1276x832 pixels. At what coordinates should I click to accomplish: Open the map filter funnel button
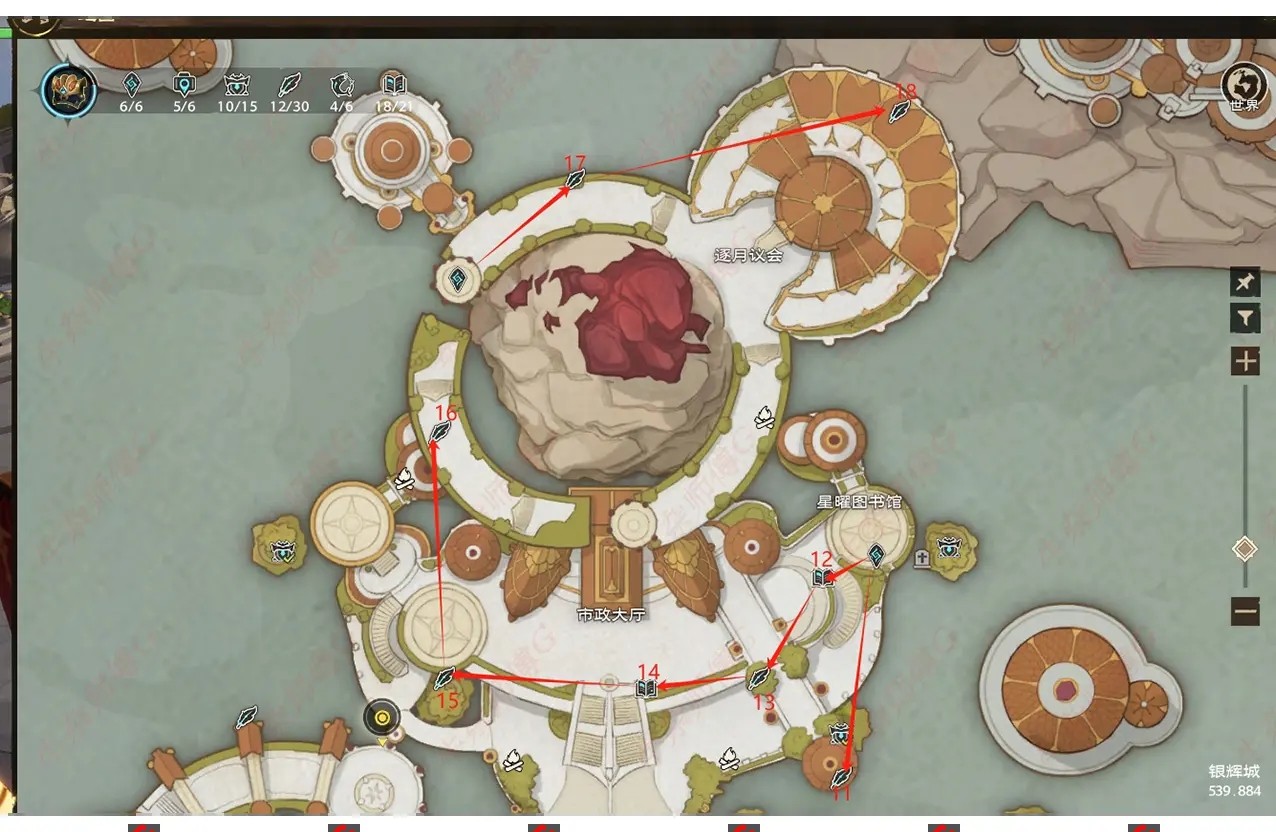coord(1245,319)
